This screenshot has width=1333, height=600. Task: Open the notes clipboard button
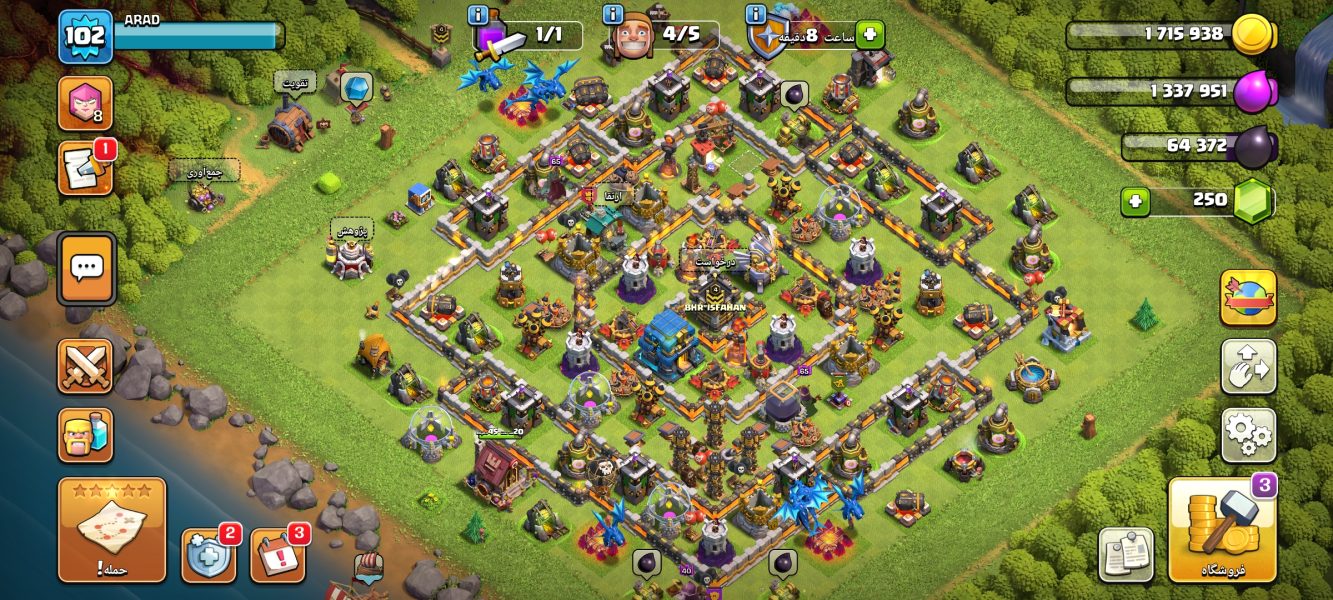[1126, 555]
